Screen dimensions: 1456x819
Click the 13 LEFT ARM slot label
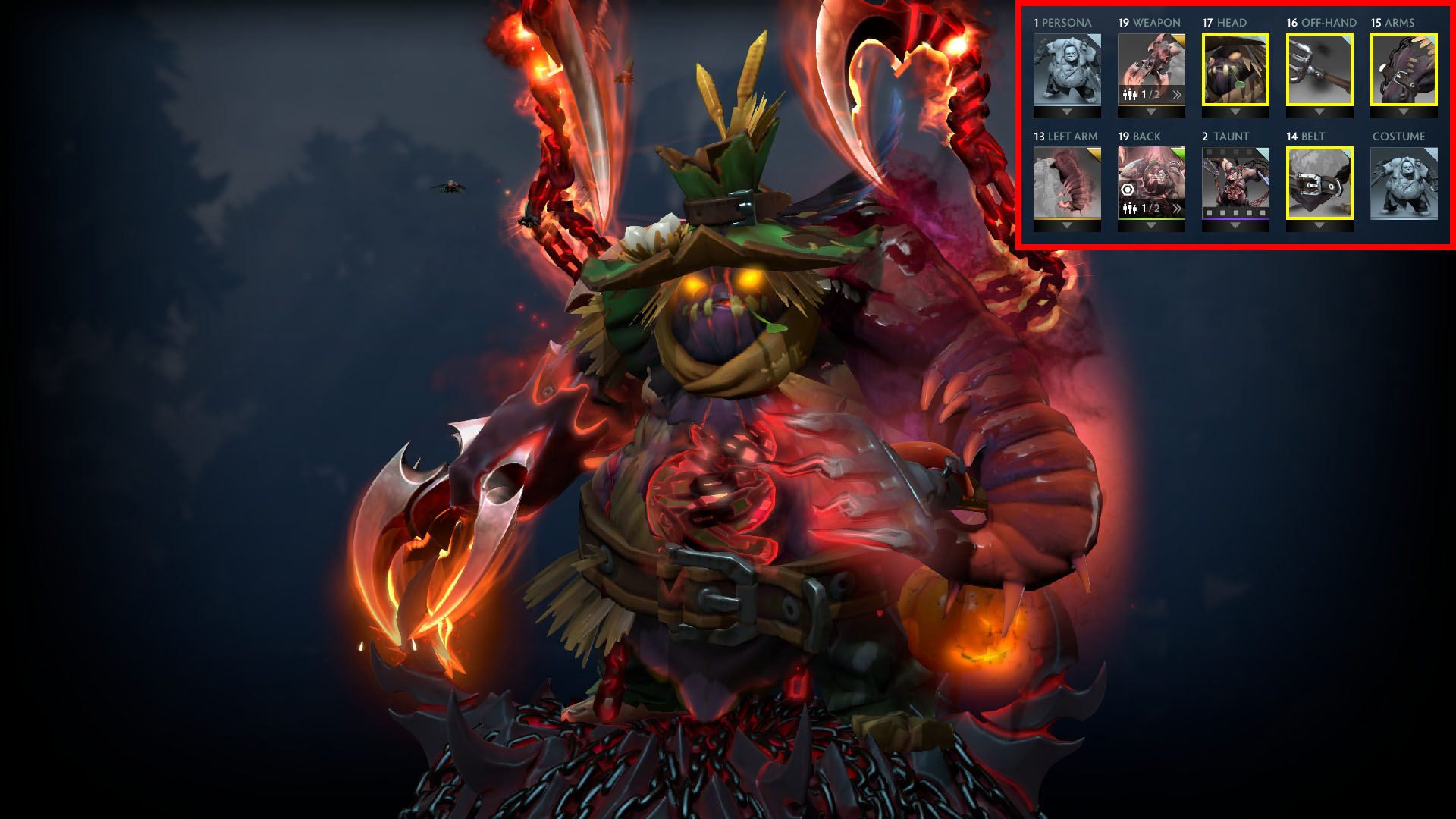click(1065, 136)
